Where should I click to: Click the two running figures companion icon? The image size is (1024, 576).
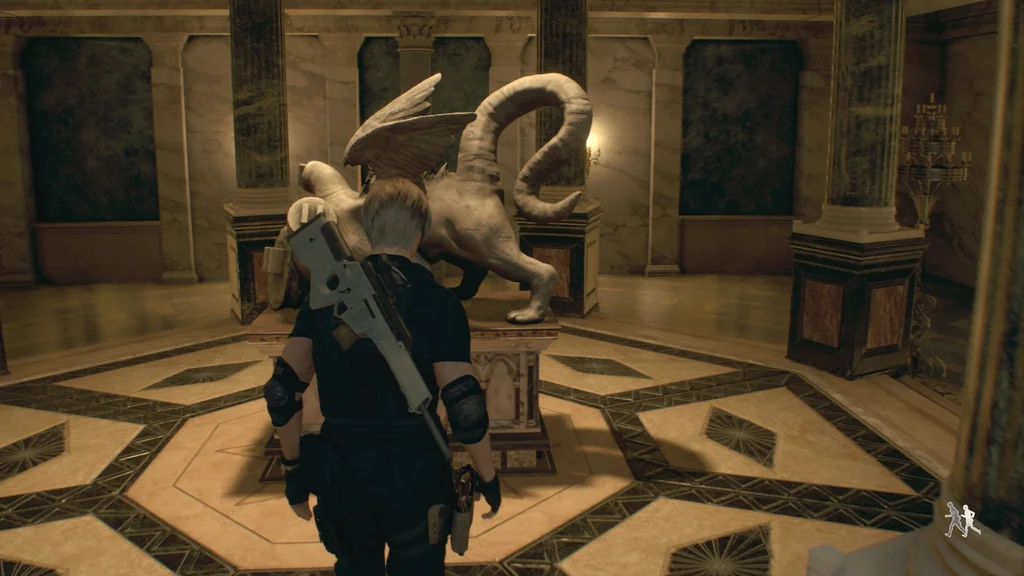click(962, 519)
